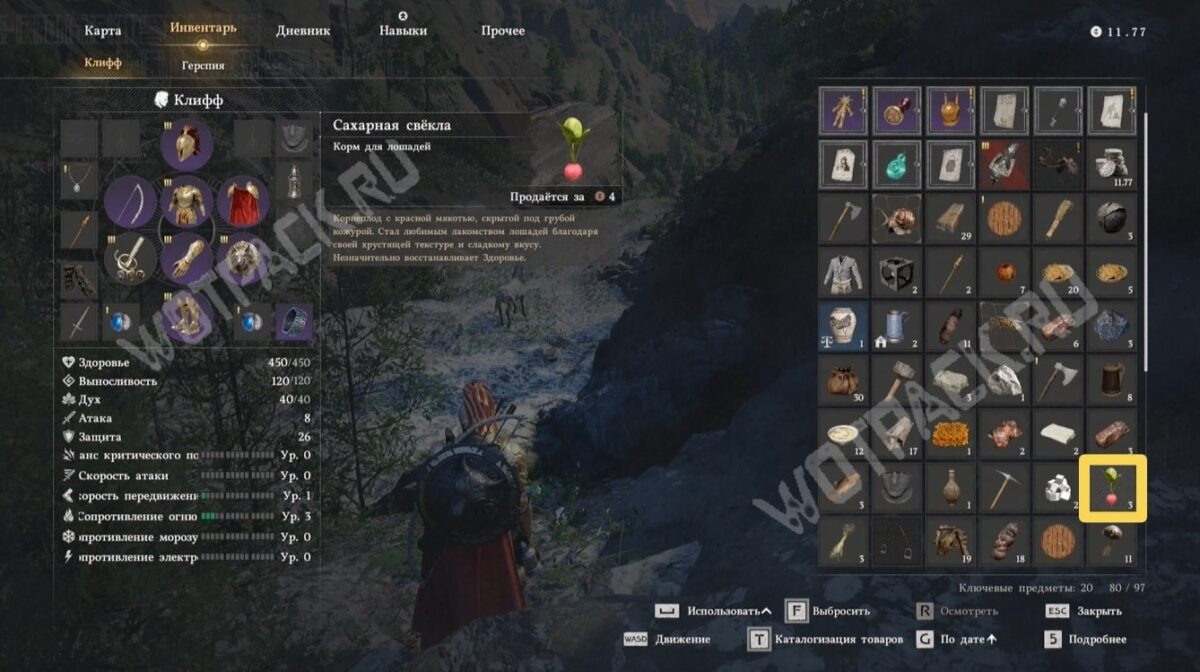The image size is (1200, 672).
Task: Select the sugar beet inventory slot
Action: [x=1112, y=487]
